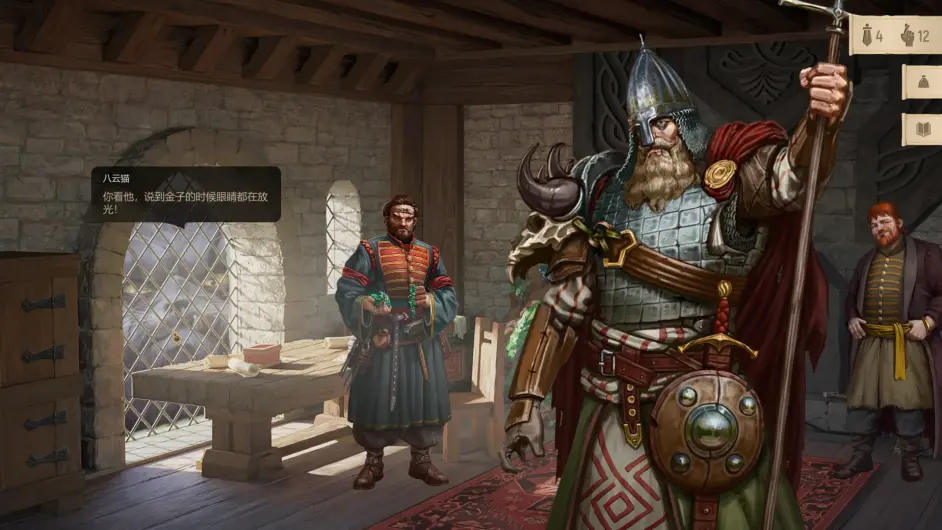Advance the 八云猫 dialogue speech bubble

point(186,194)
